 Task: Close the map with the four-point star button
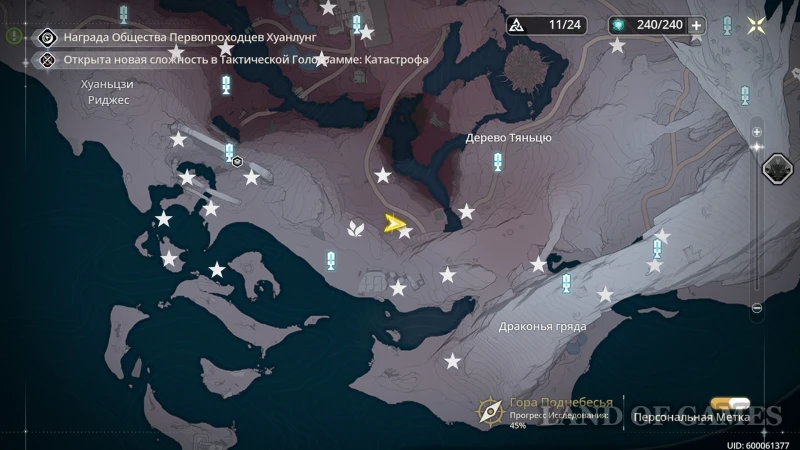click(x=756, y=25)
